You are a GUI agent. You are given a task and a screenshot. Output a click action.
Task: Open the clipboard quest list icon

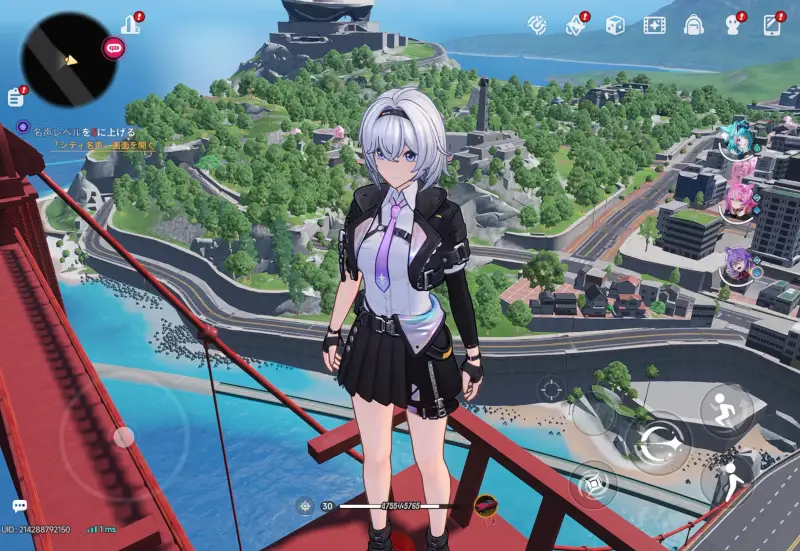[x=15, y=96]
